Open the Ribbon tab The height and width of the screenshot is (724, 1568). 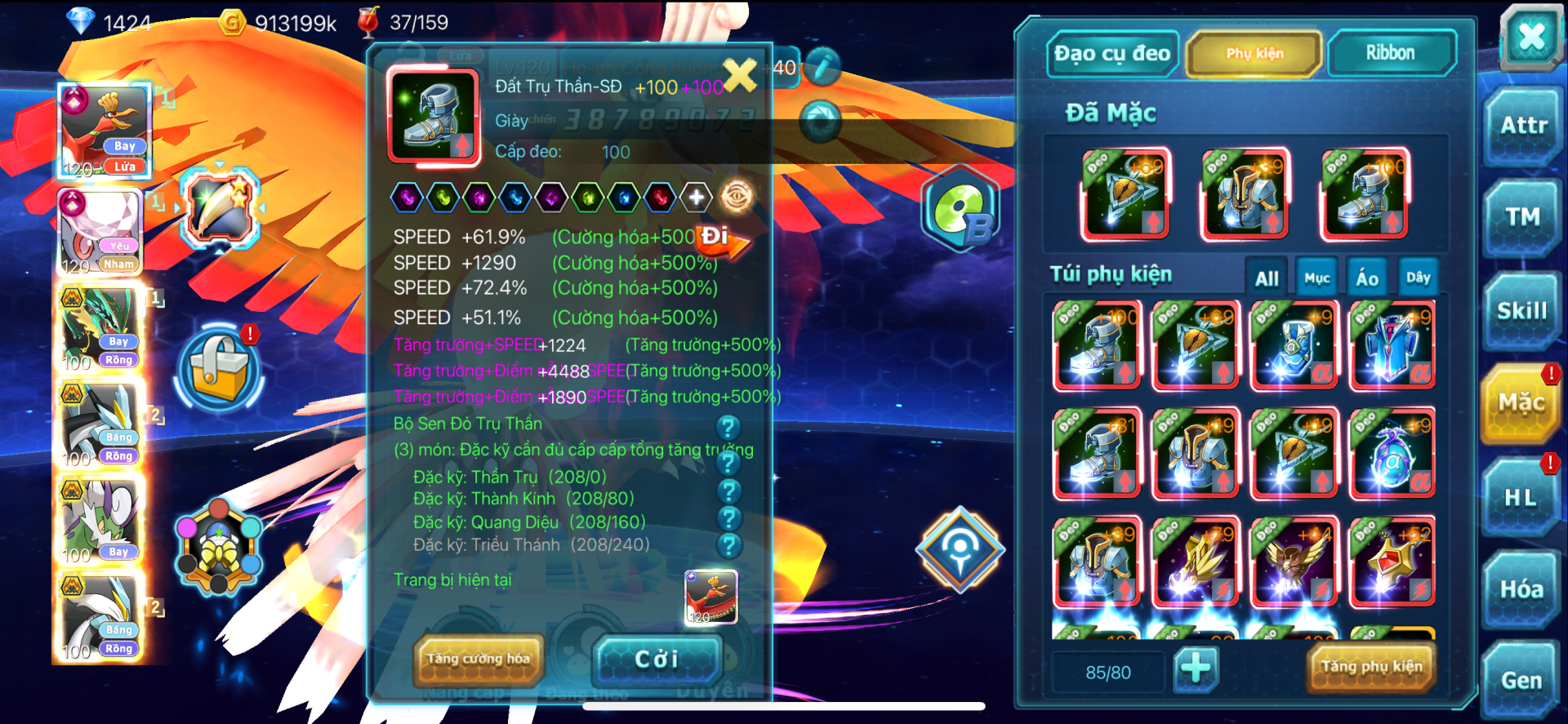pos(1390,54)
